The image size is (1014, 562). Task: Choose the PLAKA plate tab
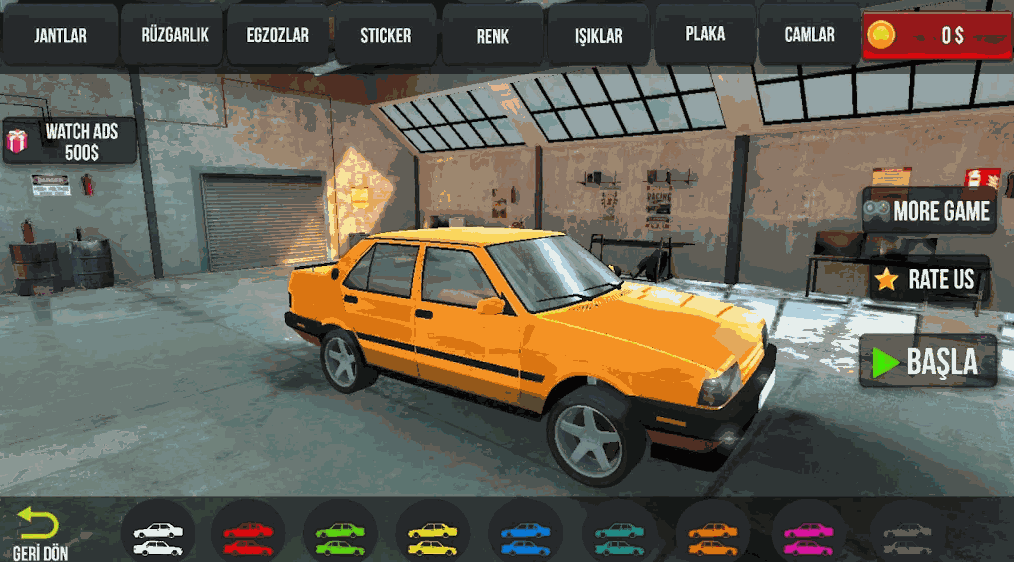(705, 34)
